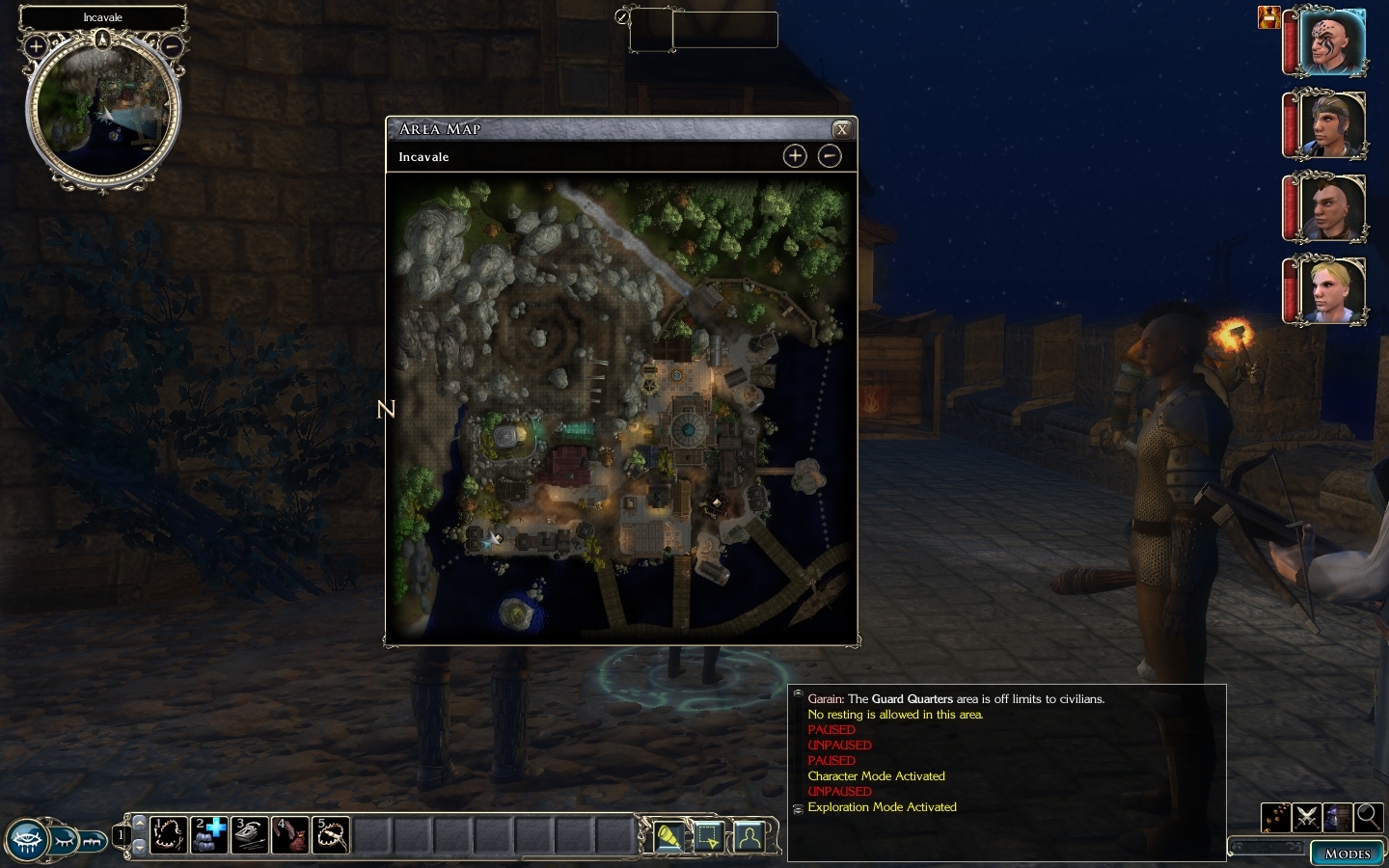This screenshot has width=1389, height=868.
Task: Activate the dashed selection-box tool
Action: 709,835
